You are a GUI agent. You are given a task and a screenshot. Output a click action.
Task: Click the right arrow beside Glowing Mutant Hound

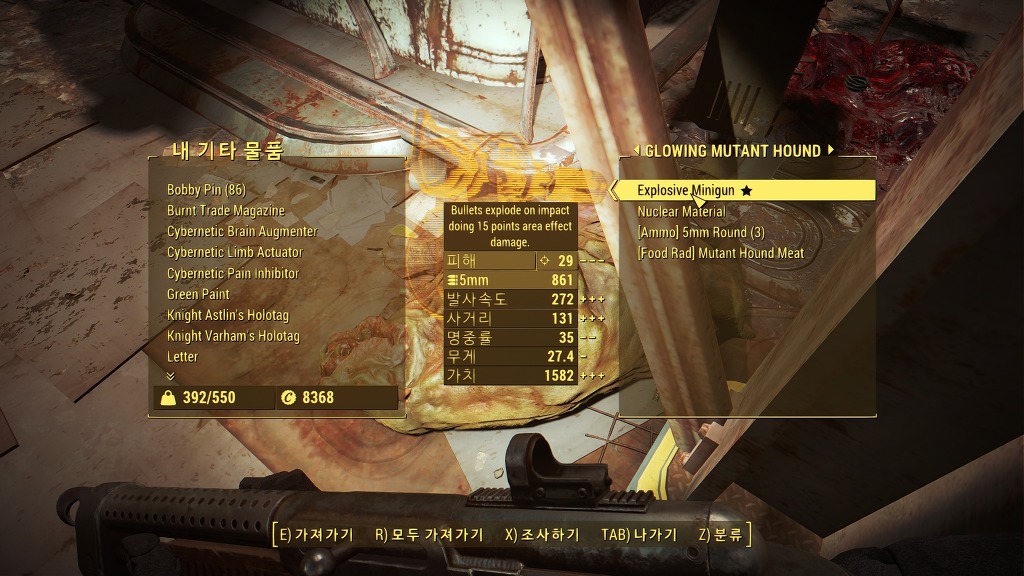coord(829,151)
